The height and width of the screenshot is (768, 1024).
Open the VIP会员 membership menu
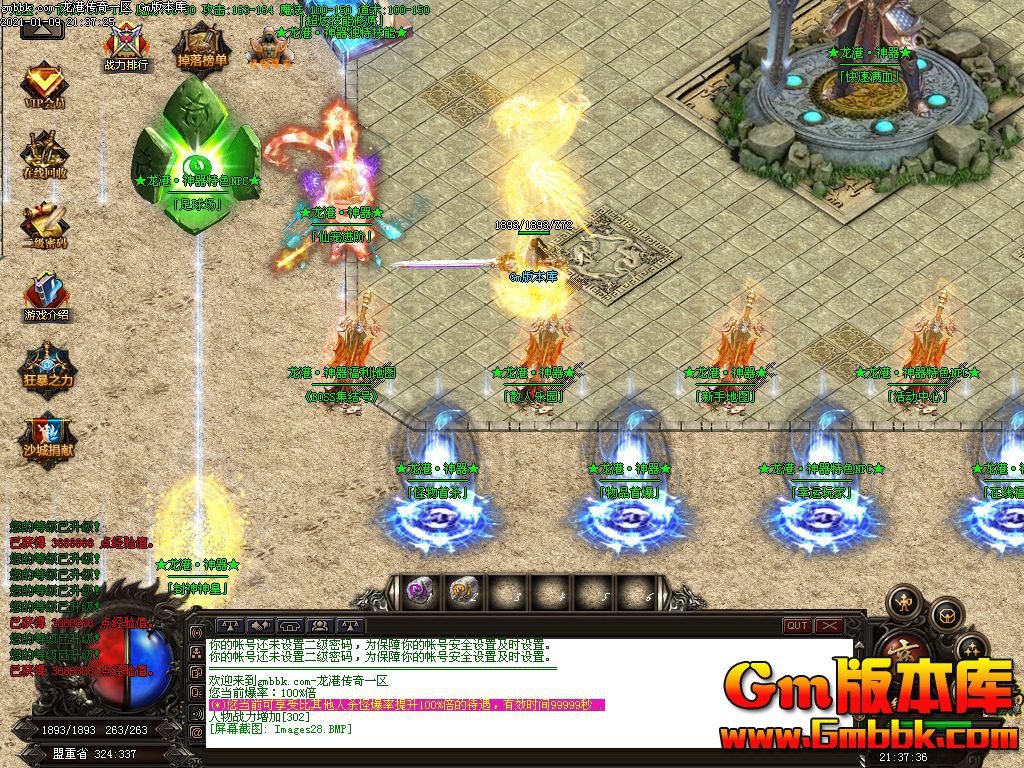point(45,86)
